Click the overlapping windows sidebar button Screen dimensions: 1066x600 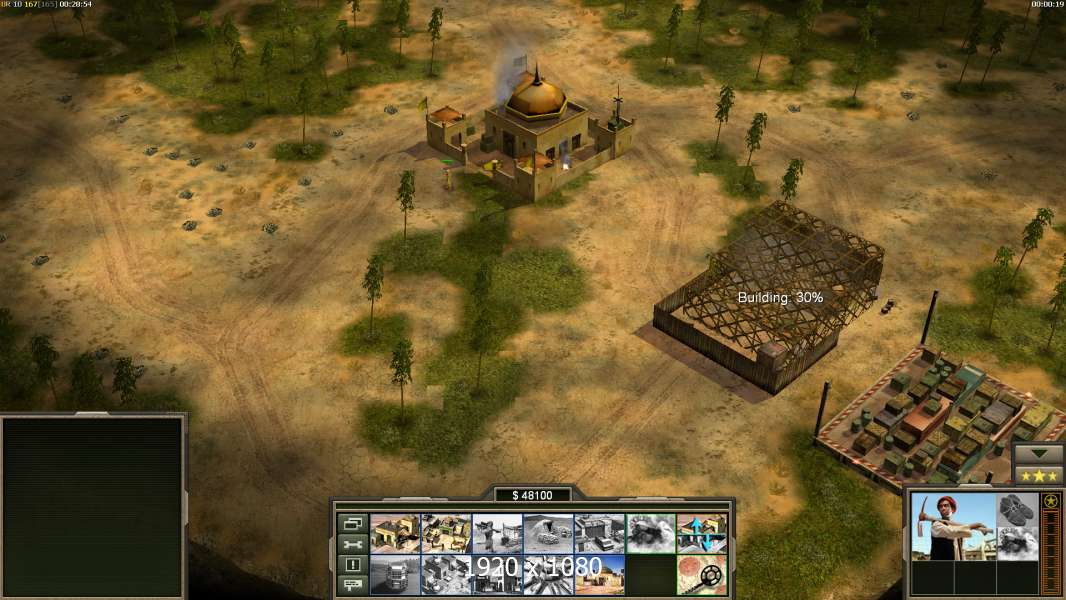click(352, 523)
